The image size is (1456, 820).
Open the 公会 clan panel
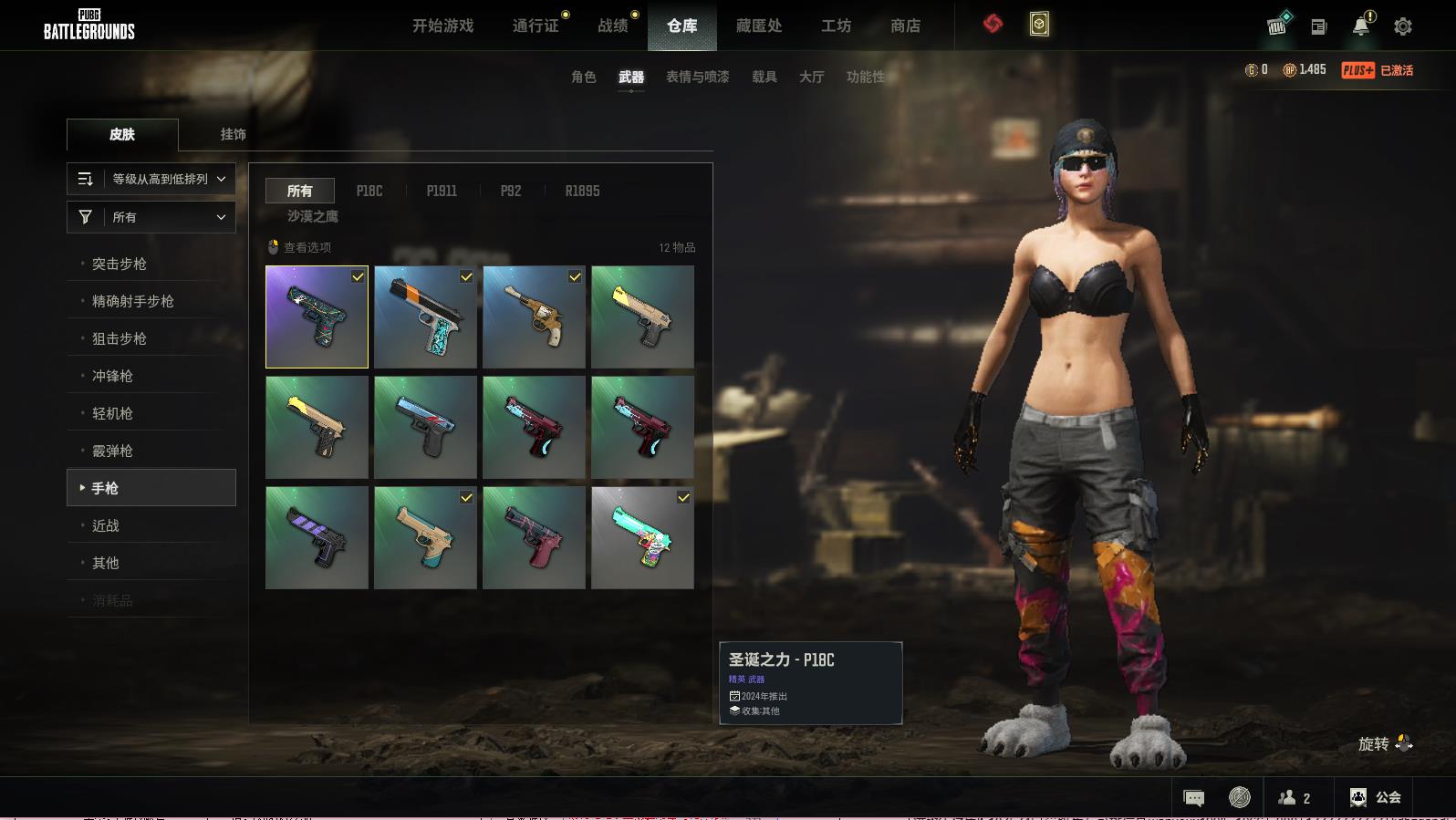point(1376,797)
